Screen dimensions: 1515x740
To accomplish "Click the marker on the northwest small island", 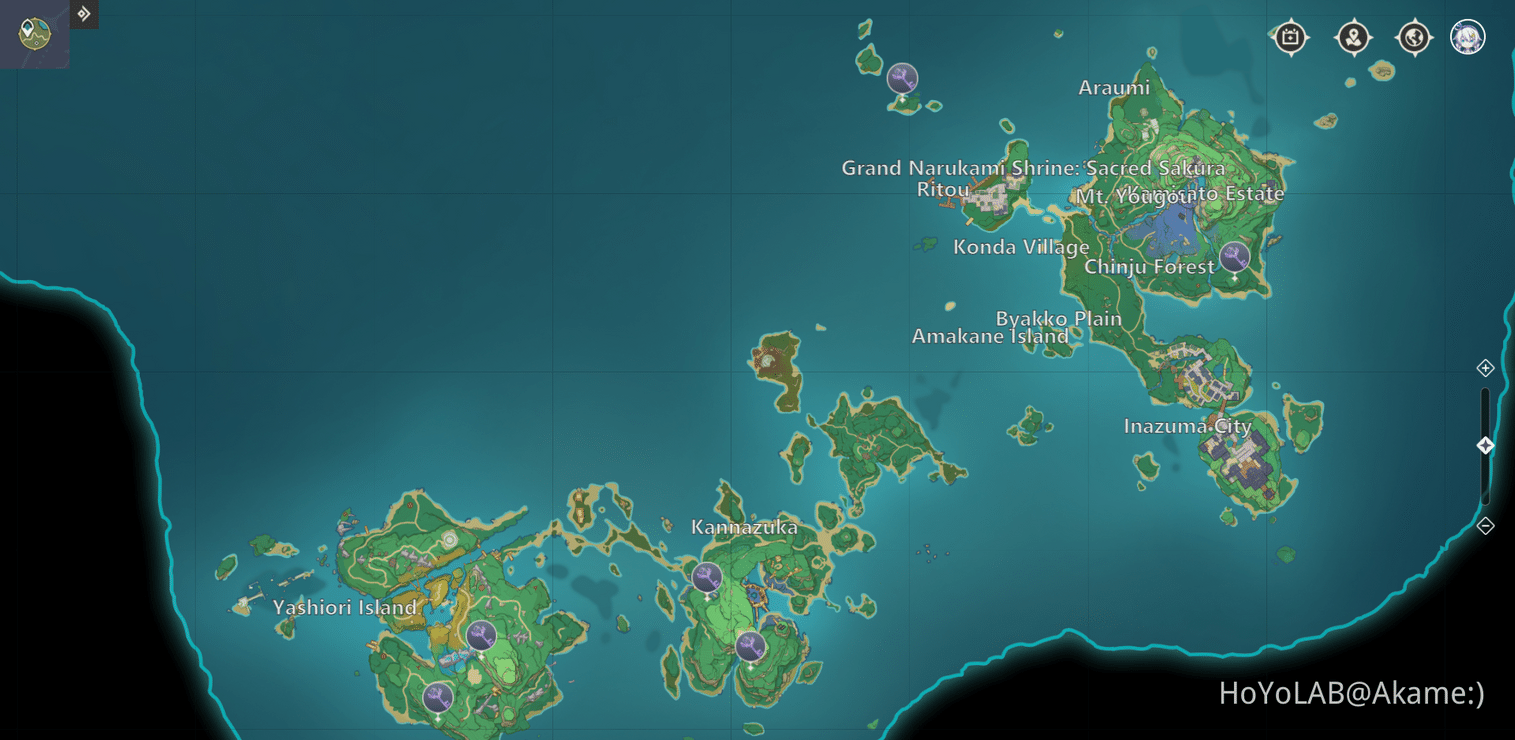I will pos(902,78).
